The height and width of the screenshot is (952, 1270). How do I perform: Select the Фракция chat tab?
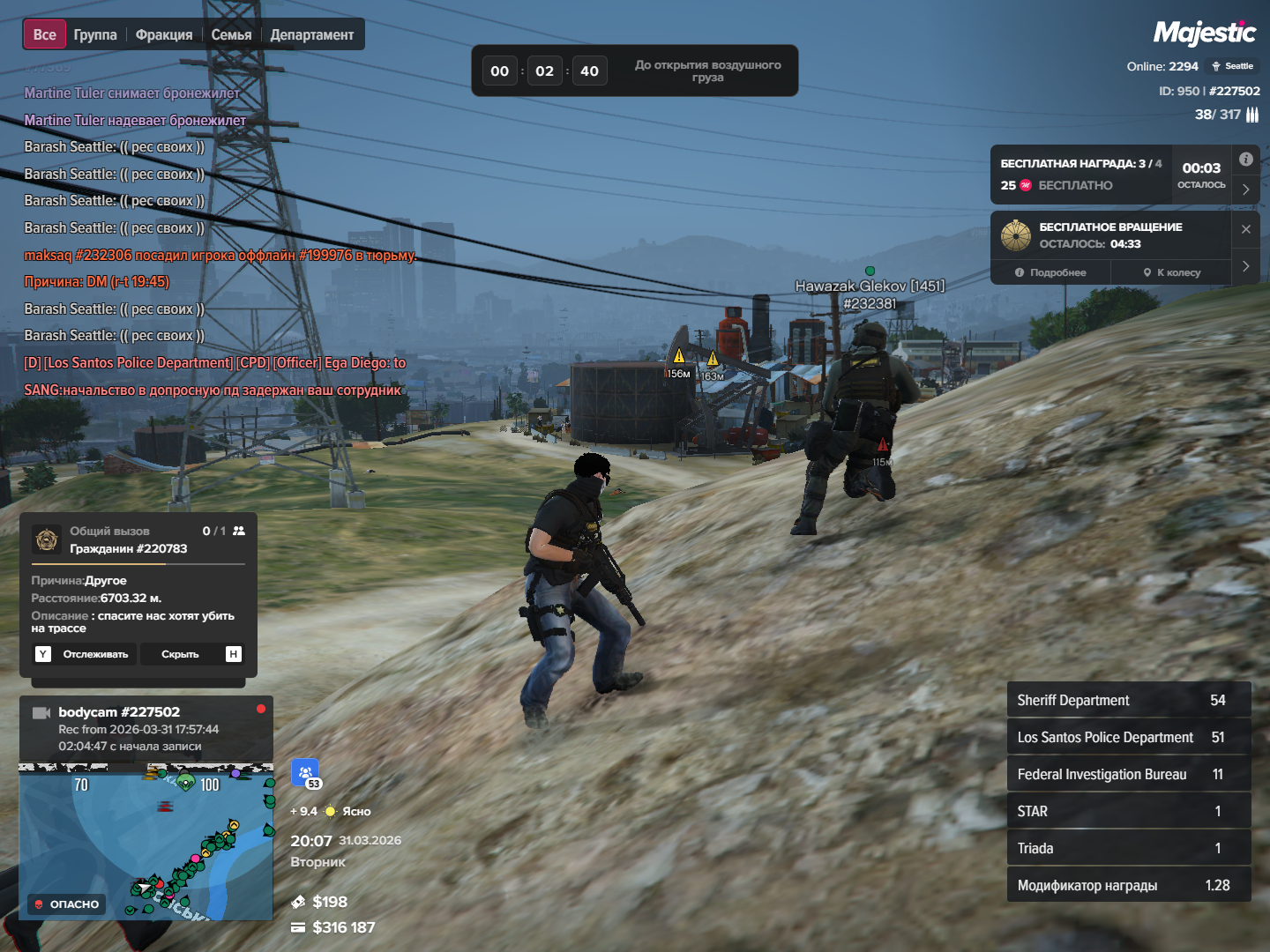(x=164, y=35)
